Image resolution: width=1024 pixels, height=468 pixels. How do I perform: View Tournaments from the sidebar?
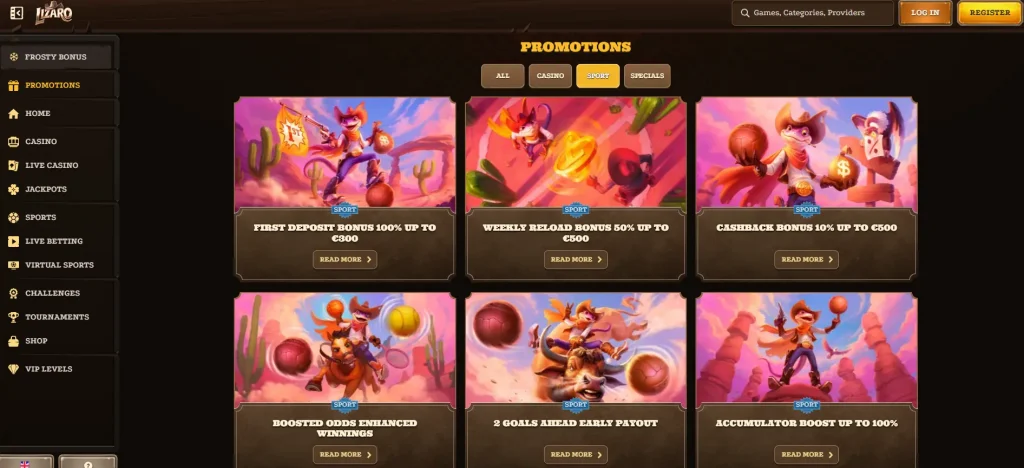point(57,317)
